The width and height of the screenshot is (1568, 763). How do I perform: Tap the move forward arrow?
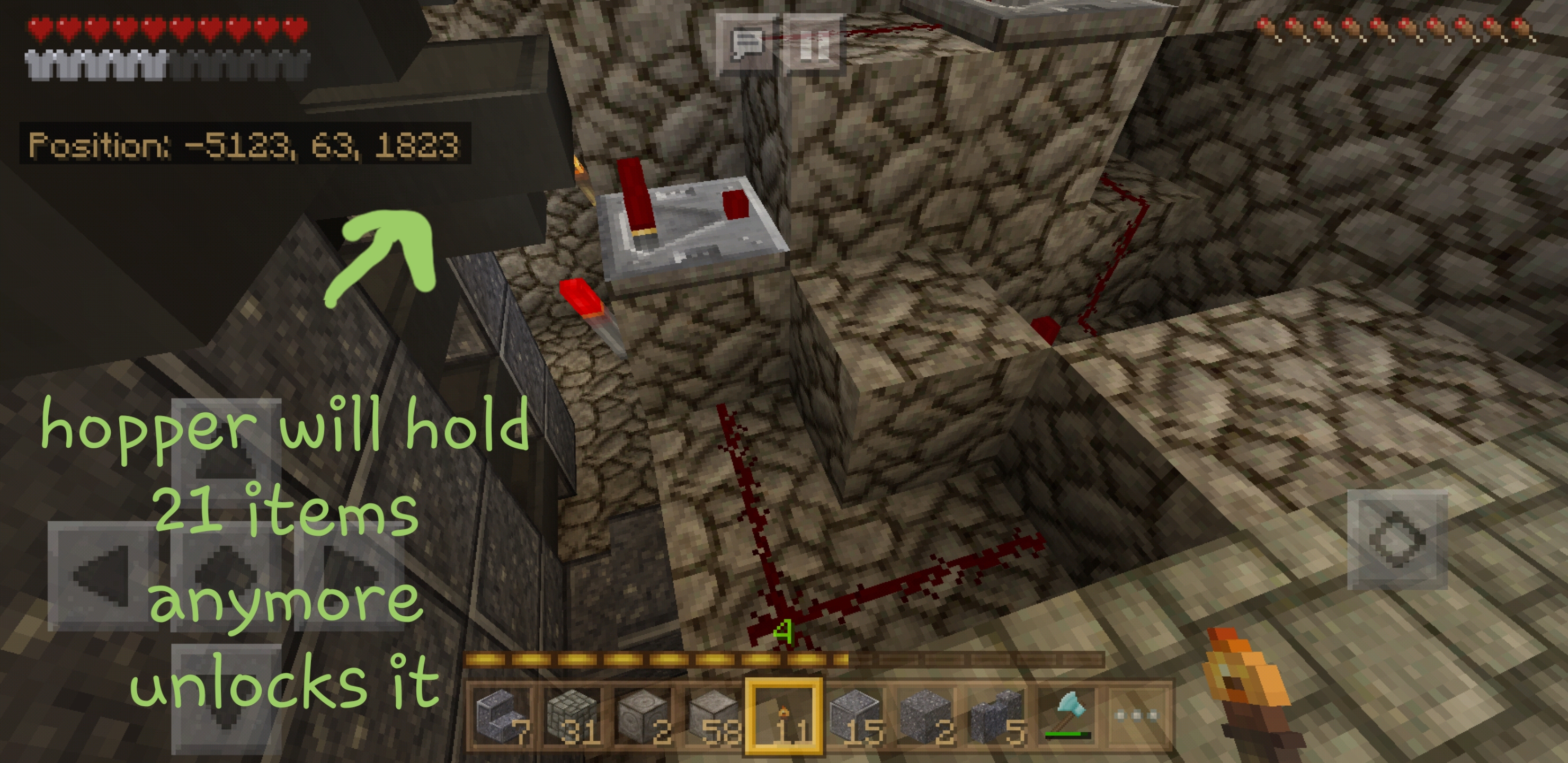[x=226, y=454]
